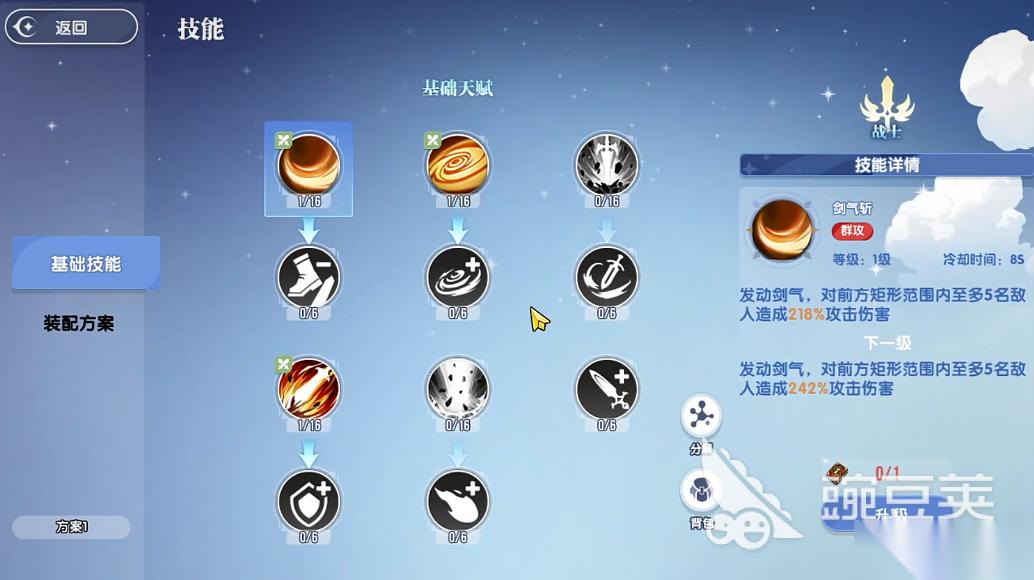1034x580 pixels.
Task: Upgrade the skill with the 升级 button
Action: 880,510
